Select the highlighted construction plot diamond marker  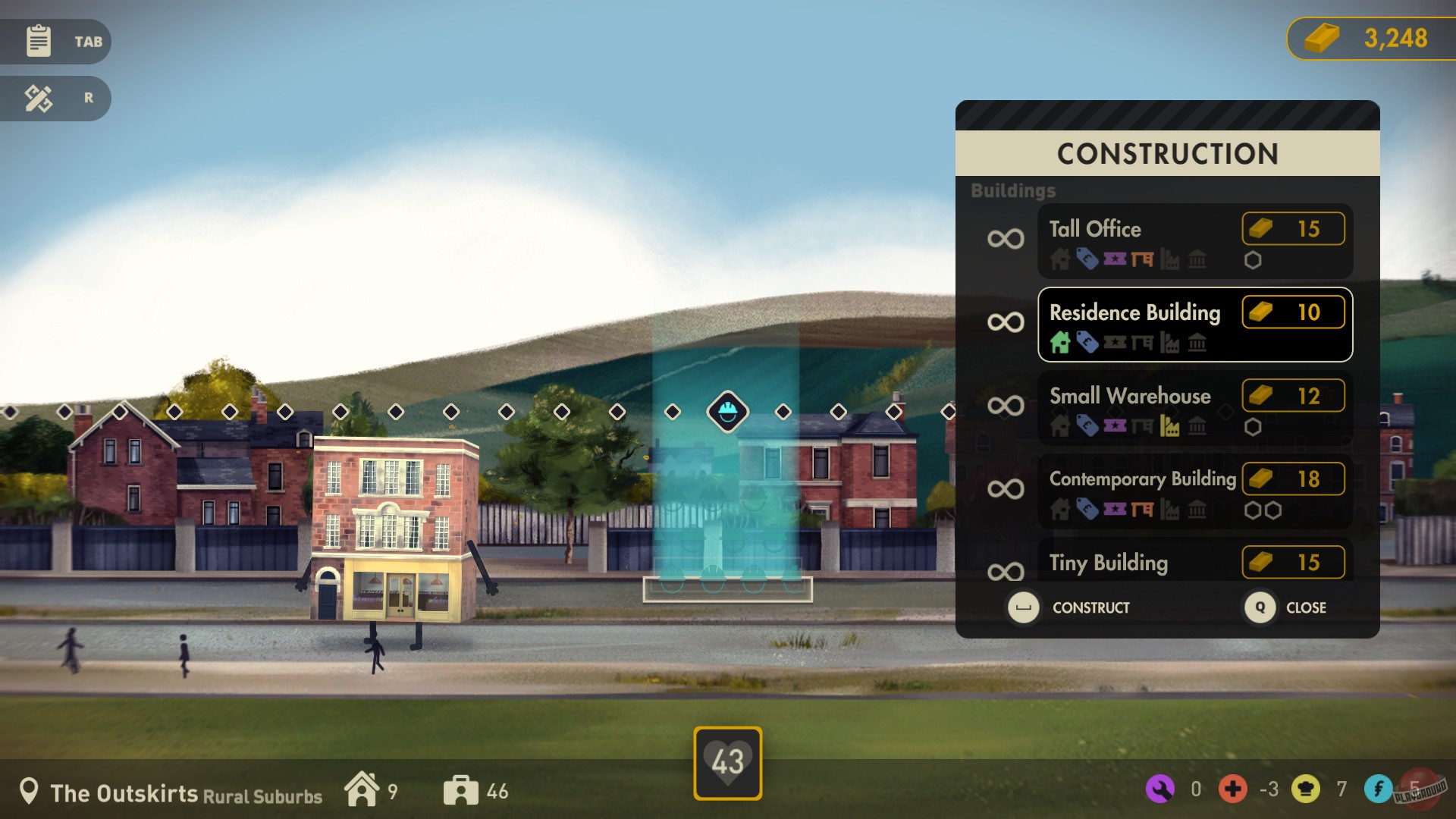pyautogui.click(x=727, y=412)
